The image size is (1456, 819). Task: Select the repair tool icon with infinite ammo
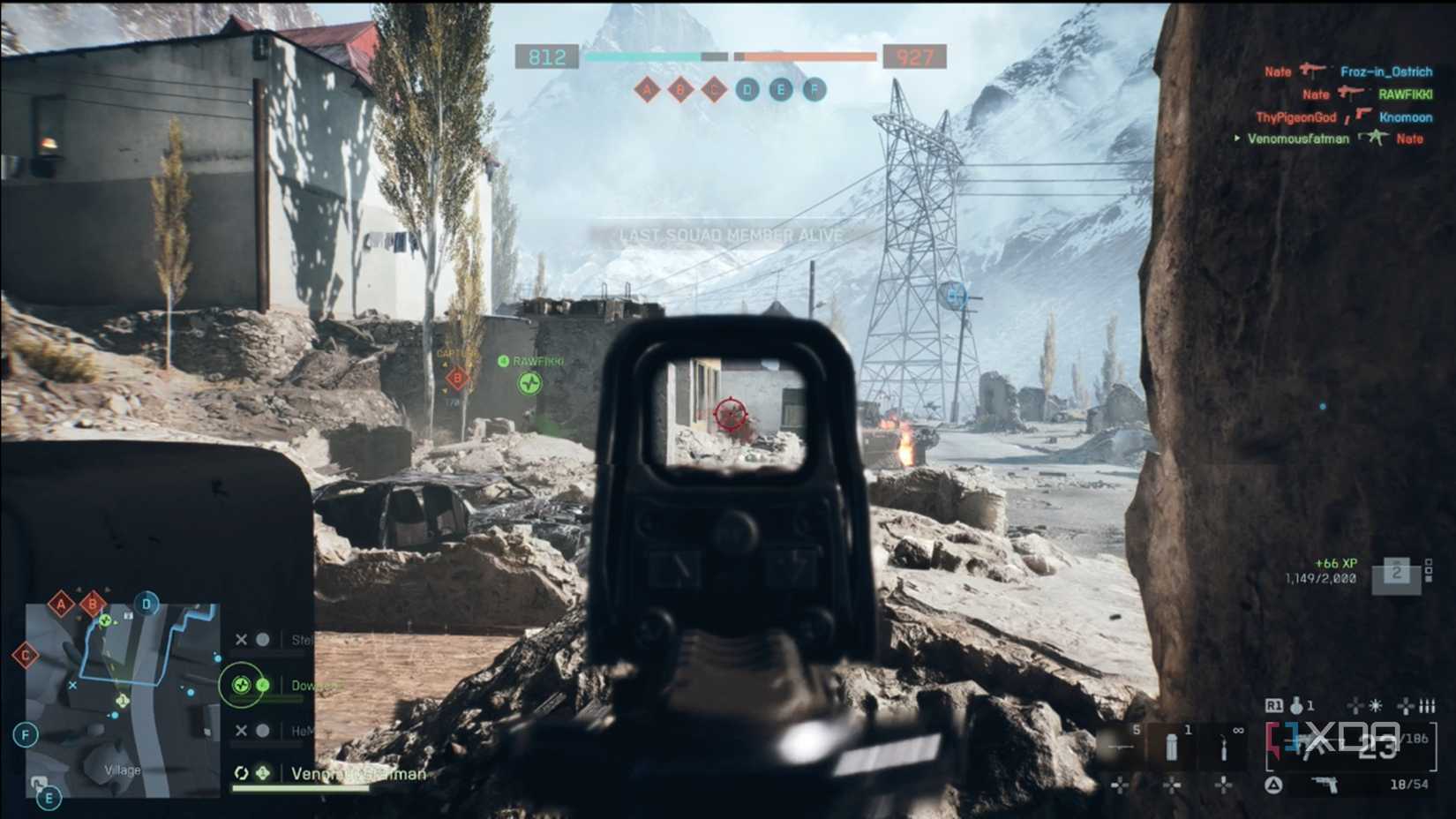(x=1225, y=747)
